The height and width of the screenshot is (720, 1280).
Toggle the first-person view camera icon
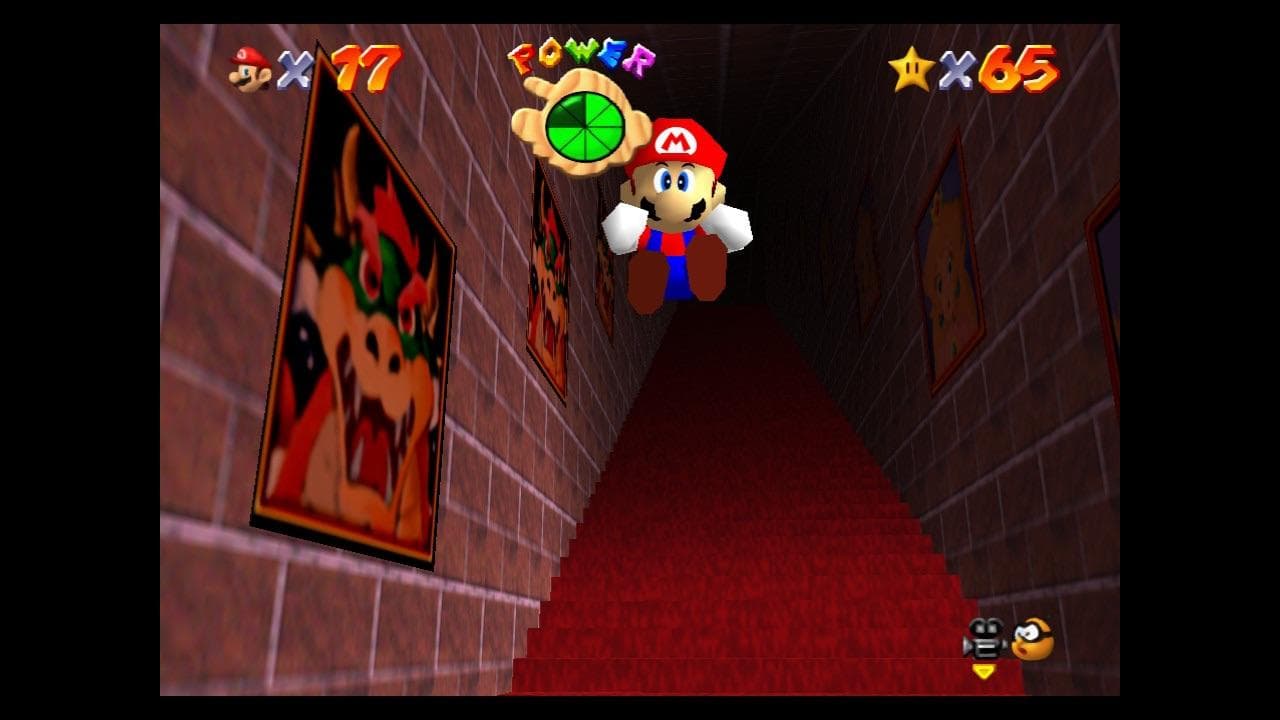point(983,640)
